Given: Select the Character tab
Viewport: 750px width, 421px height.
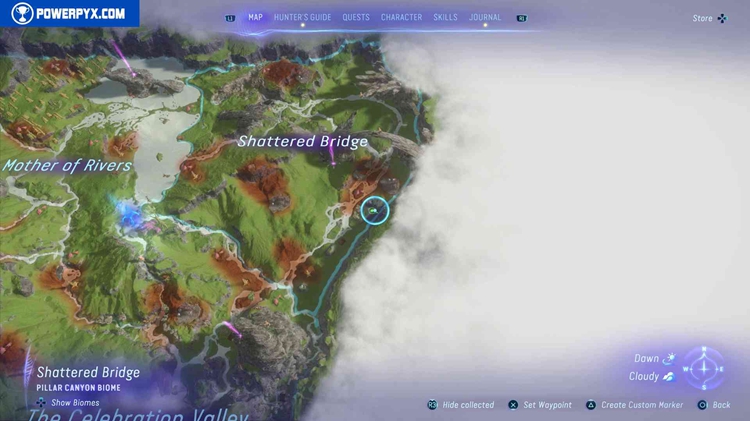Looking at the screenshot, I should 401,17.
